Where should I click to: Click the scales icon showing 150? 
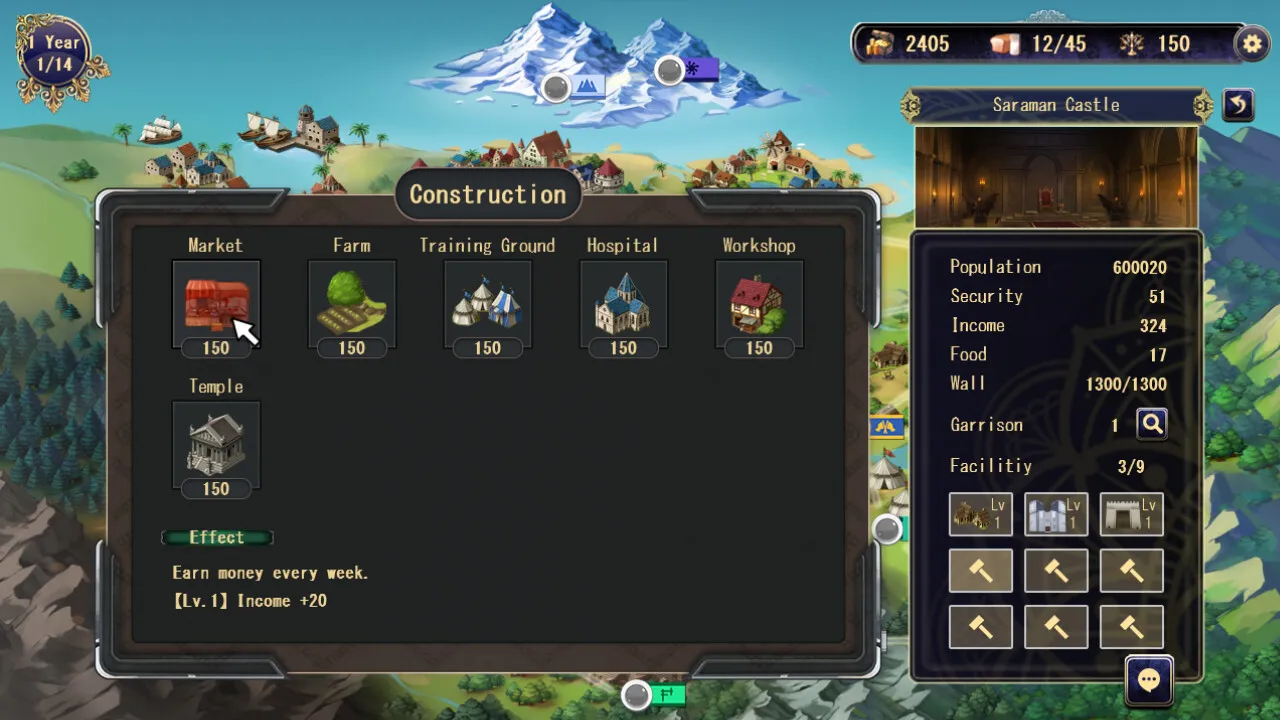pyautogui.click(x=1134, y=43)
